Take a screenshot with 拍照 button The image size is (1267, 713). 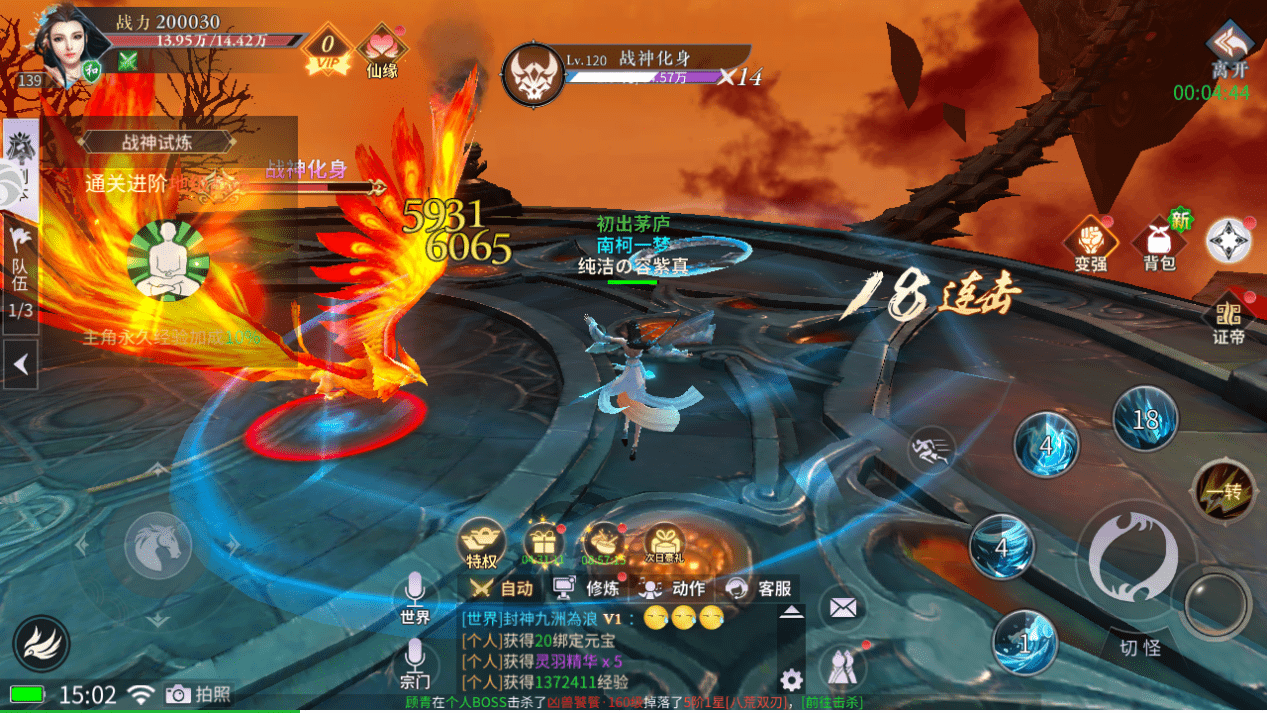[x=199, y=694]
